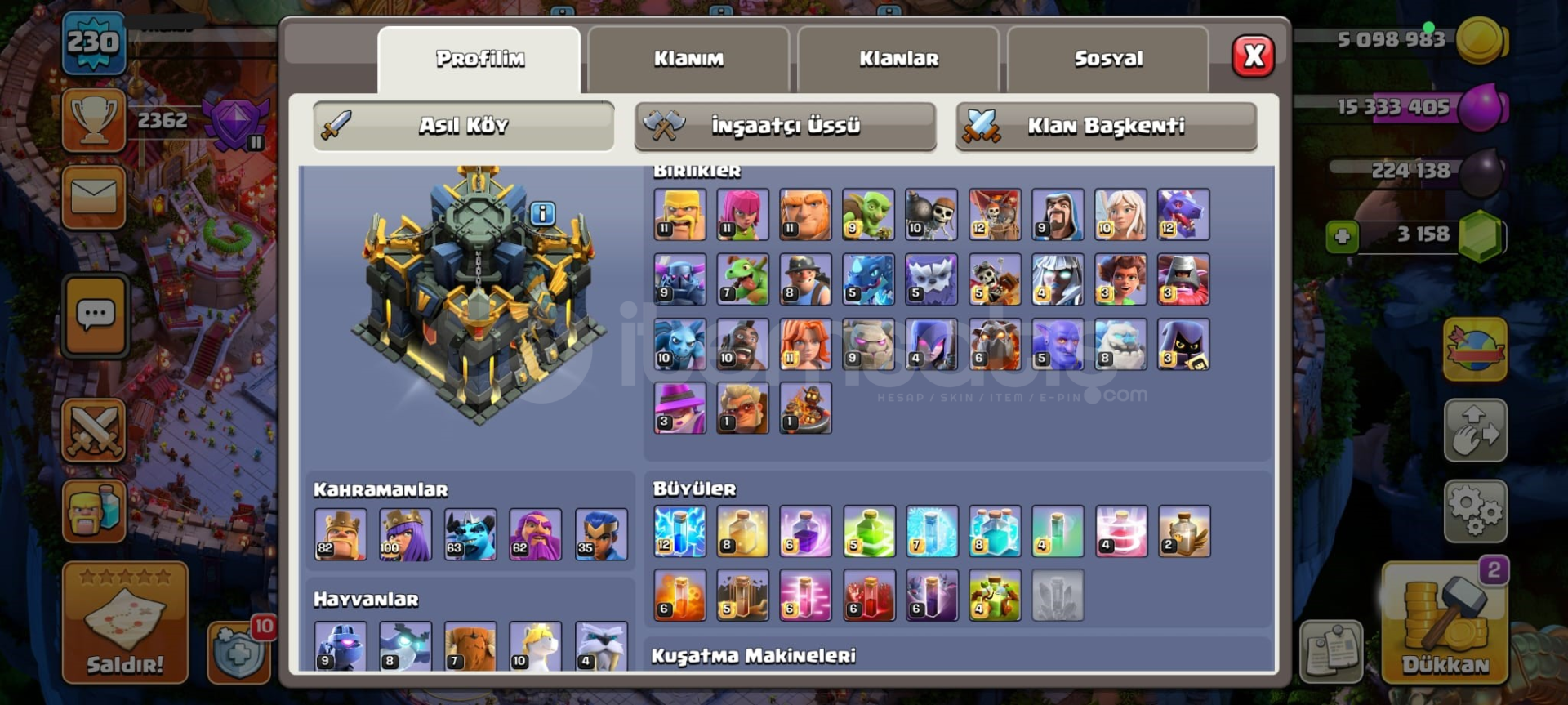Open the P.E.K.K.A troop details

(x=680, y=279)
